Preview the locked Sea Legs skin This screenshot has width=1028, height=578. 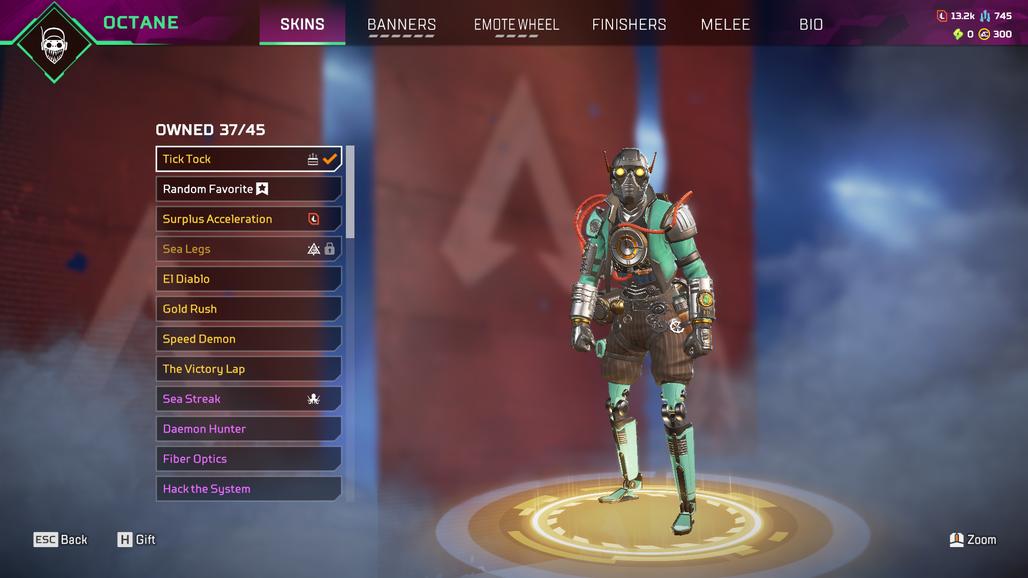coord(248,249)
